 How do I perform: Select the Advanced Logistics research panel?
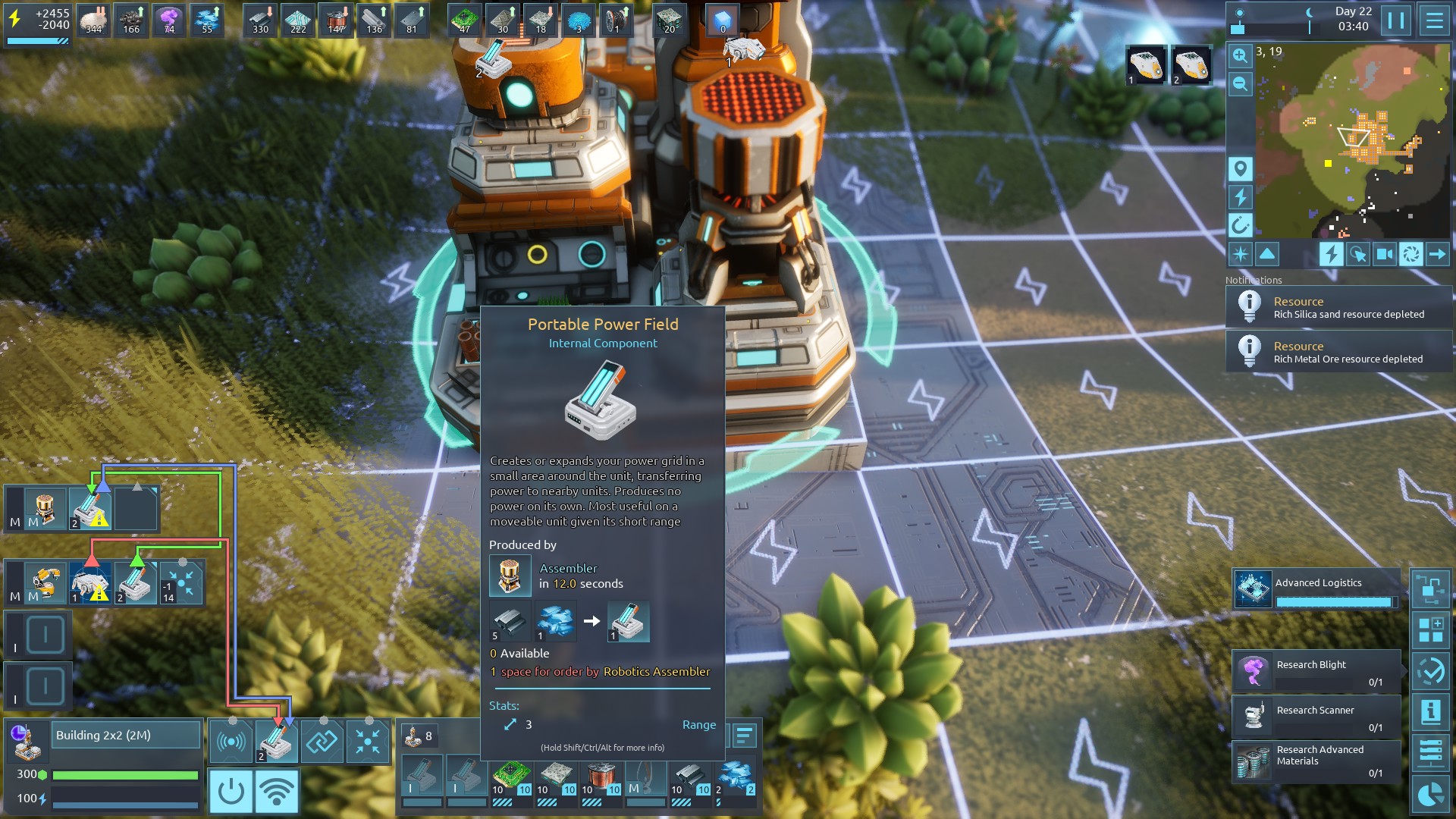(1316, 589)
